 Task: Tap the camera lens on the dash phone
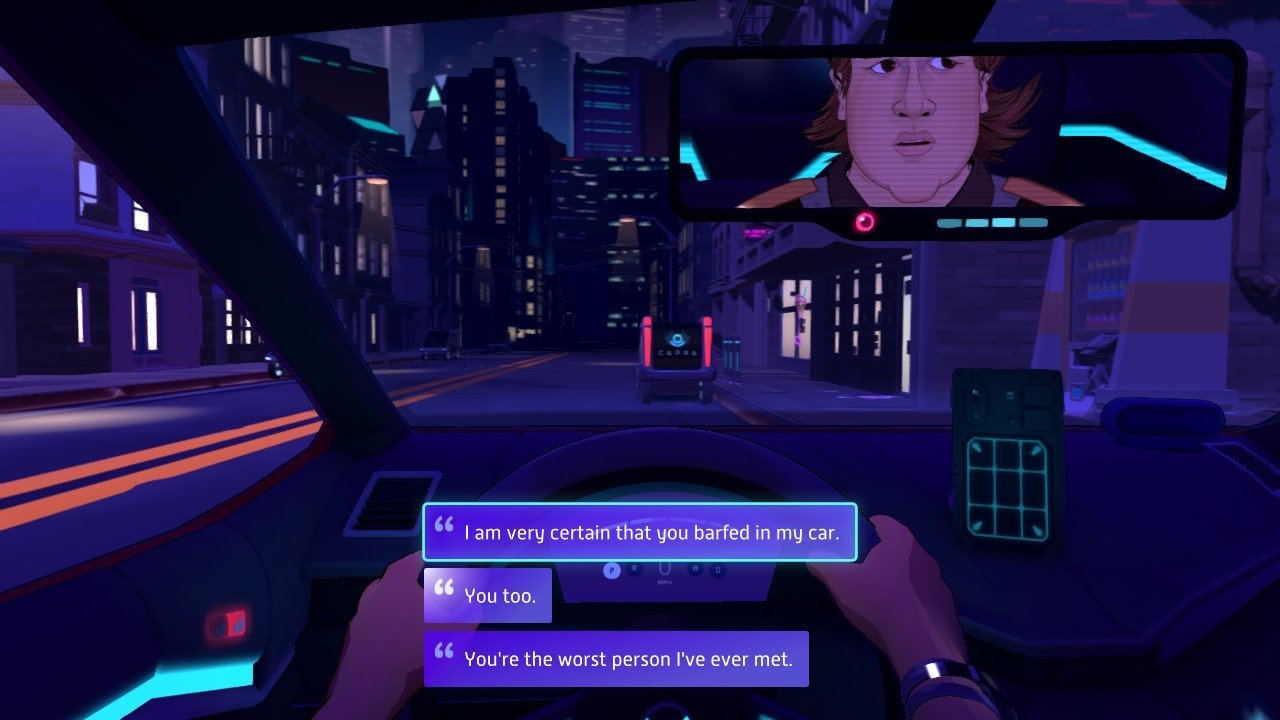pos(973,393)
